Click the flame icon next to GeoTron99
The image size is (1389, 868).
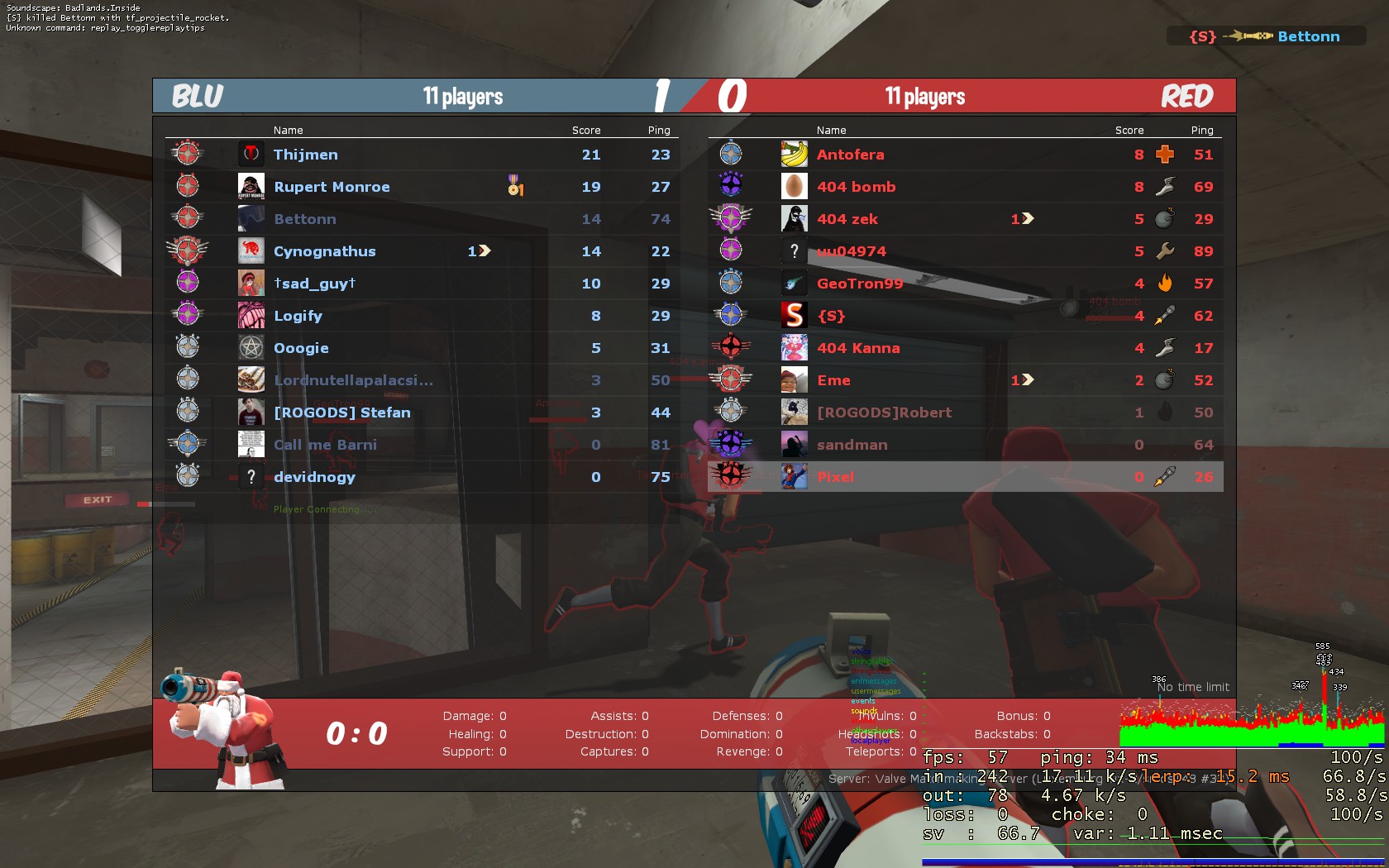[x=1166, y=283]
